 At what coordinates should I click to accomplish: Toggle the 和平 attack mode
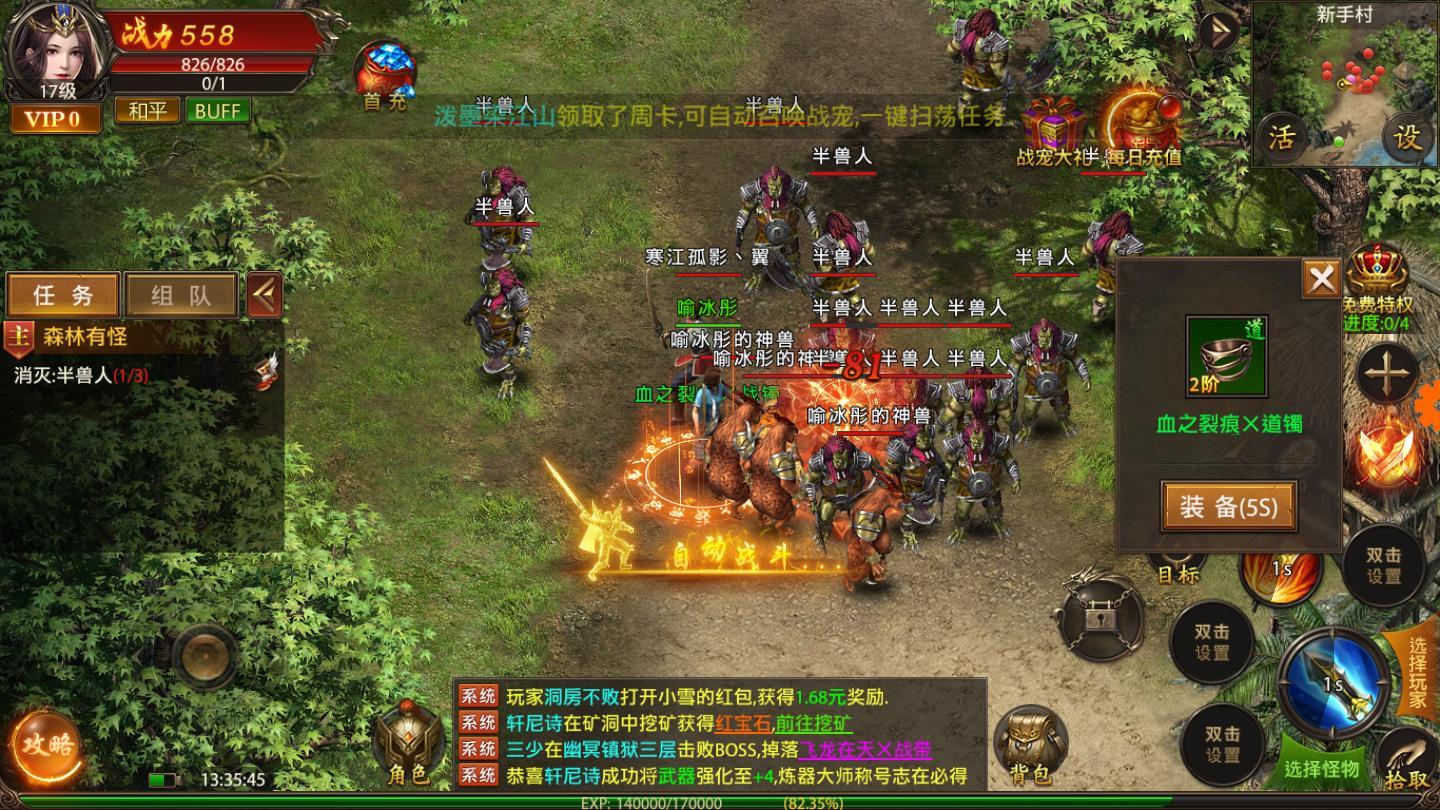tap(147, 110)
